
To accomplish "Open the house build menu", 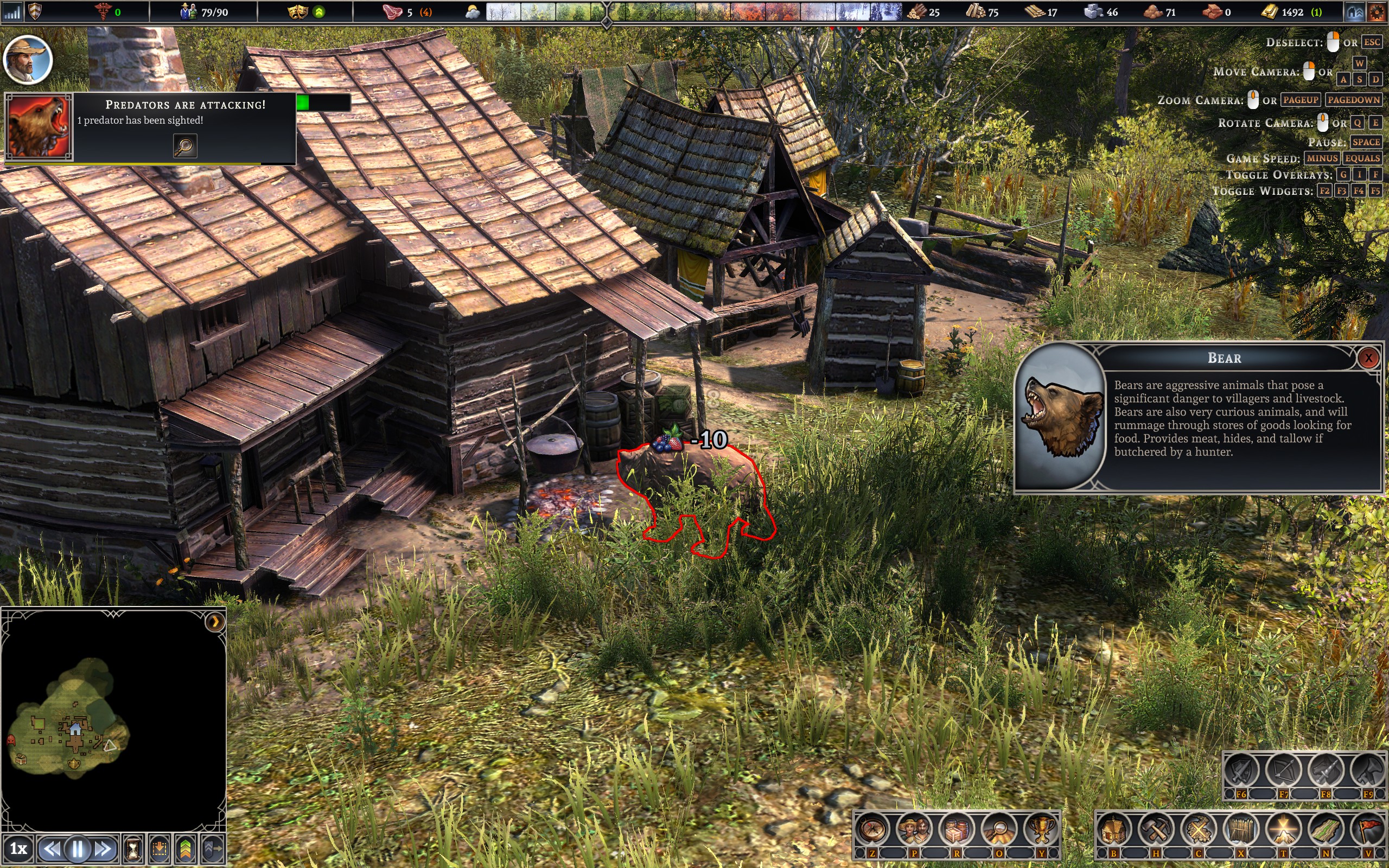I will pos(1113,829).
